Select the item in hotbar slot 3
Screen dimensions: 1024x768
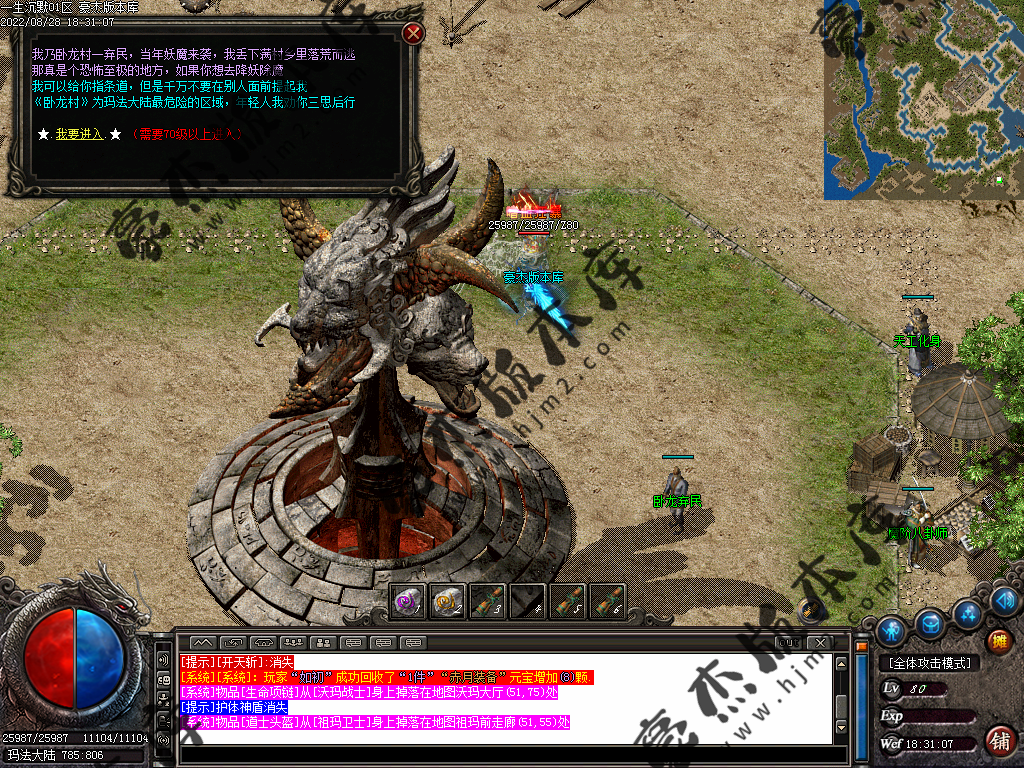coord(488,601)
